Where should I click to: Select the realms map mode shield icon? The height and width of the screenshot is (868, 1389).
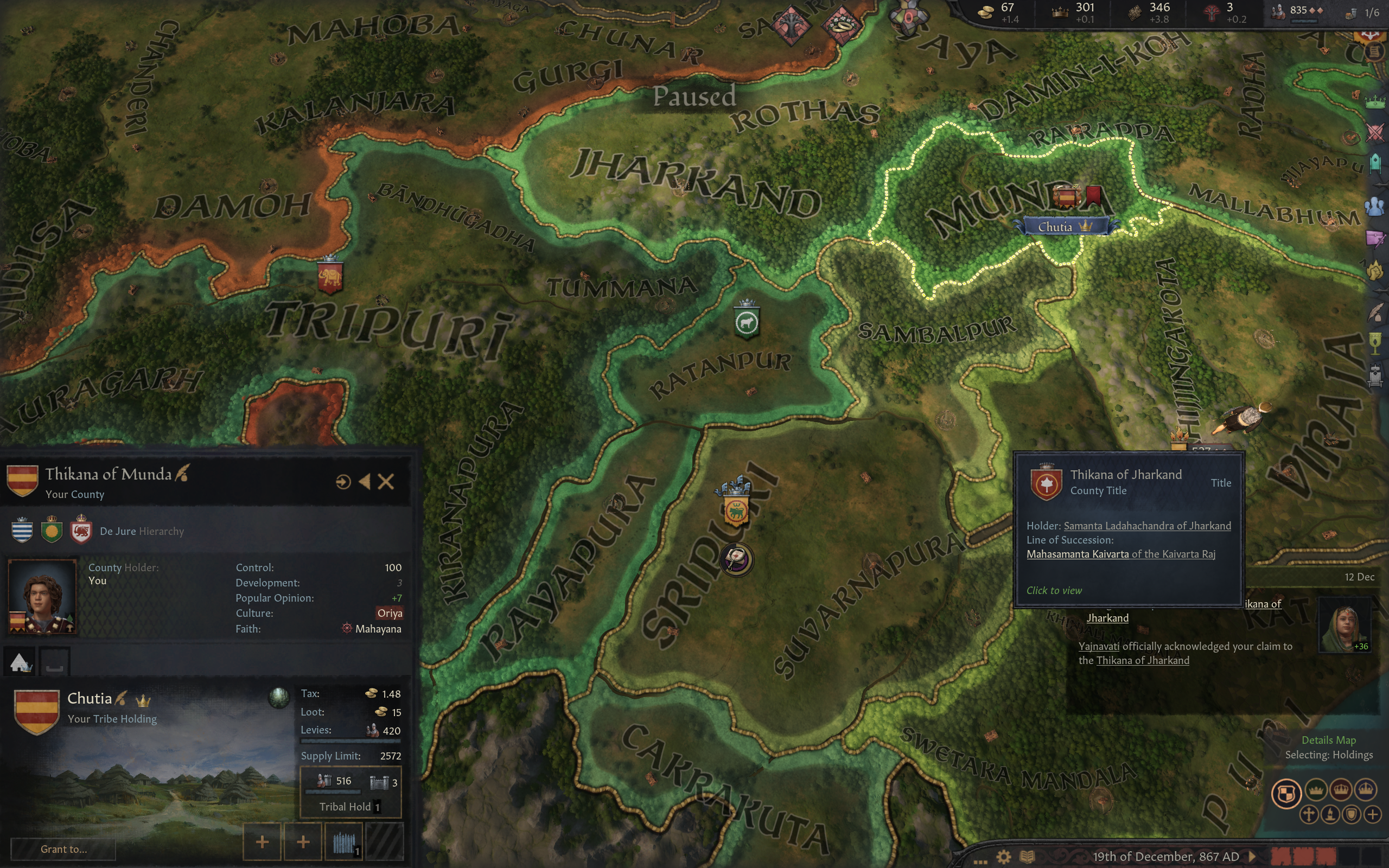click(1286, 794)
